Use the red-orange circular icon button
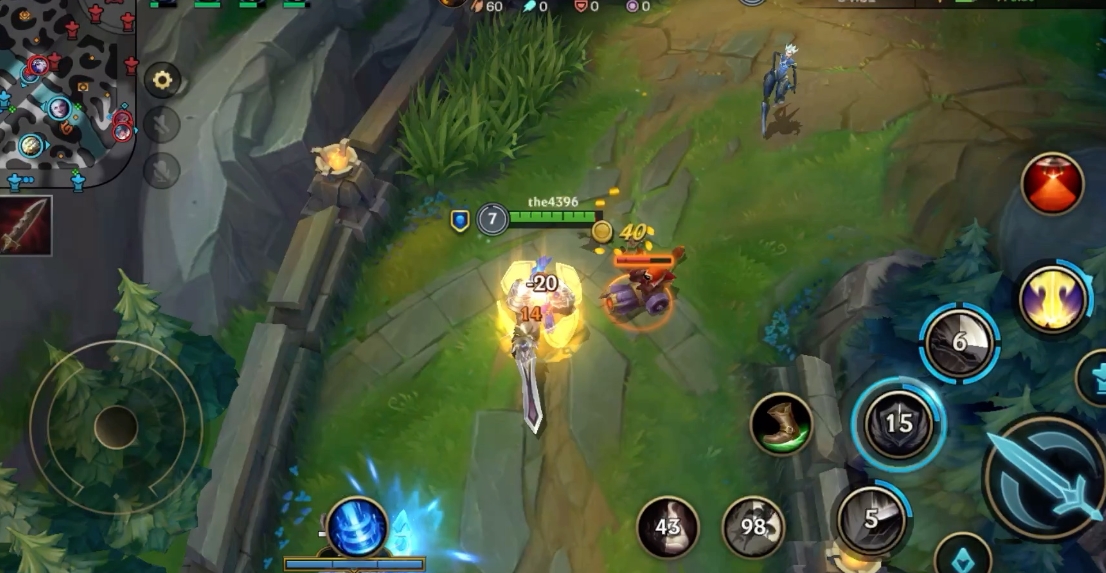This screenshot has width=1106, height=573. coord(1052,184)
